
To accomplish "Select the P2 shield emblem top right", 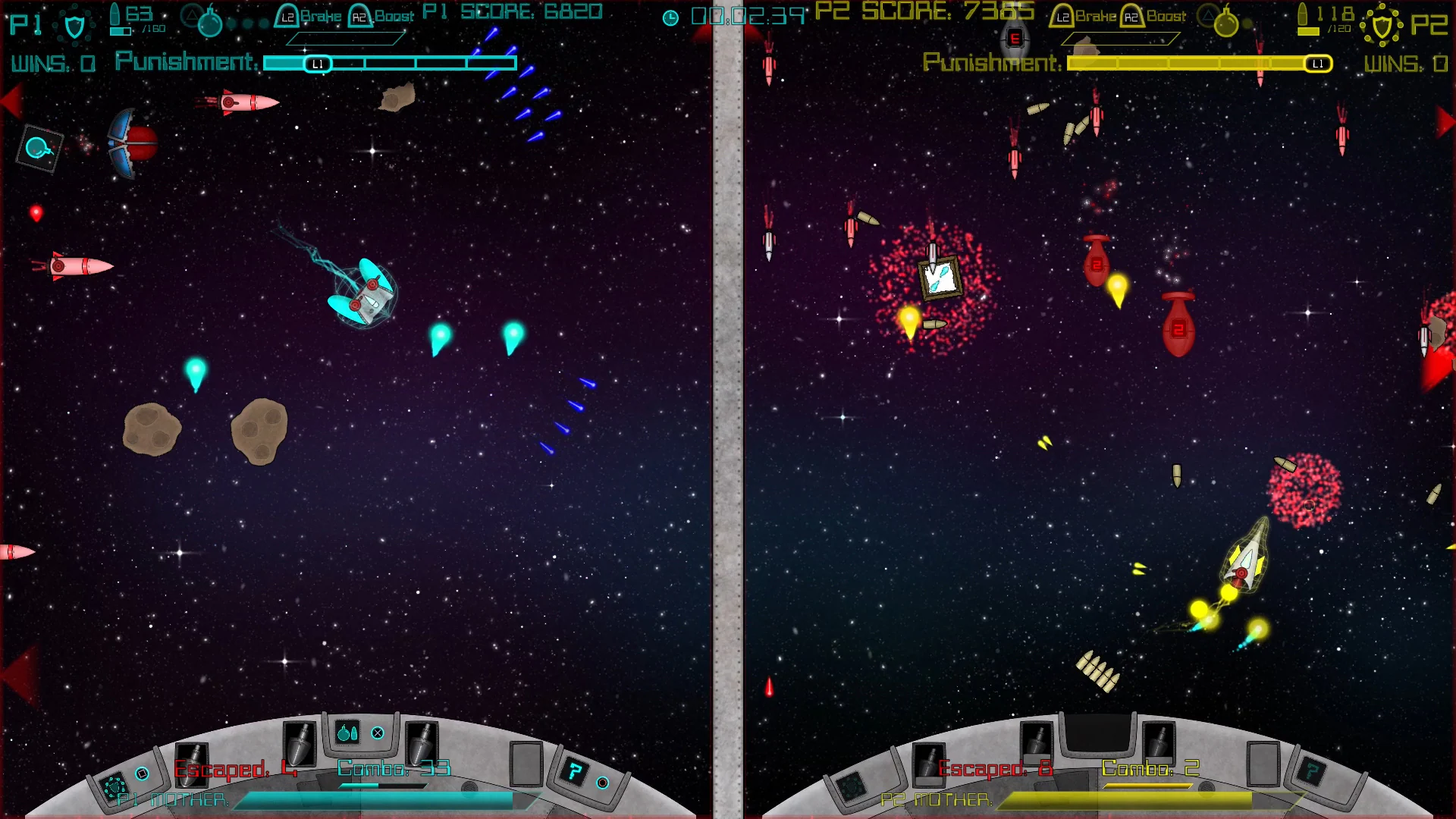I will (1382, 25).
